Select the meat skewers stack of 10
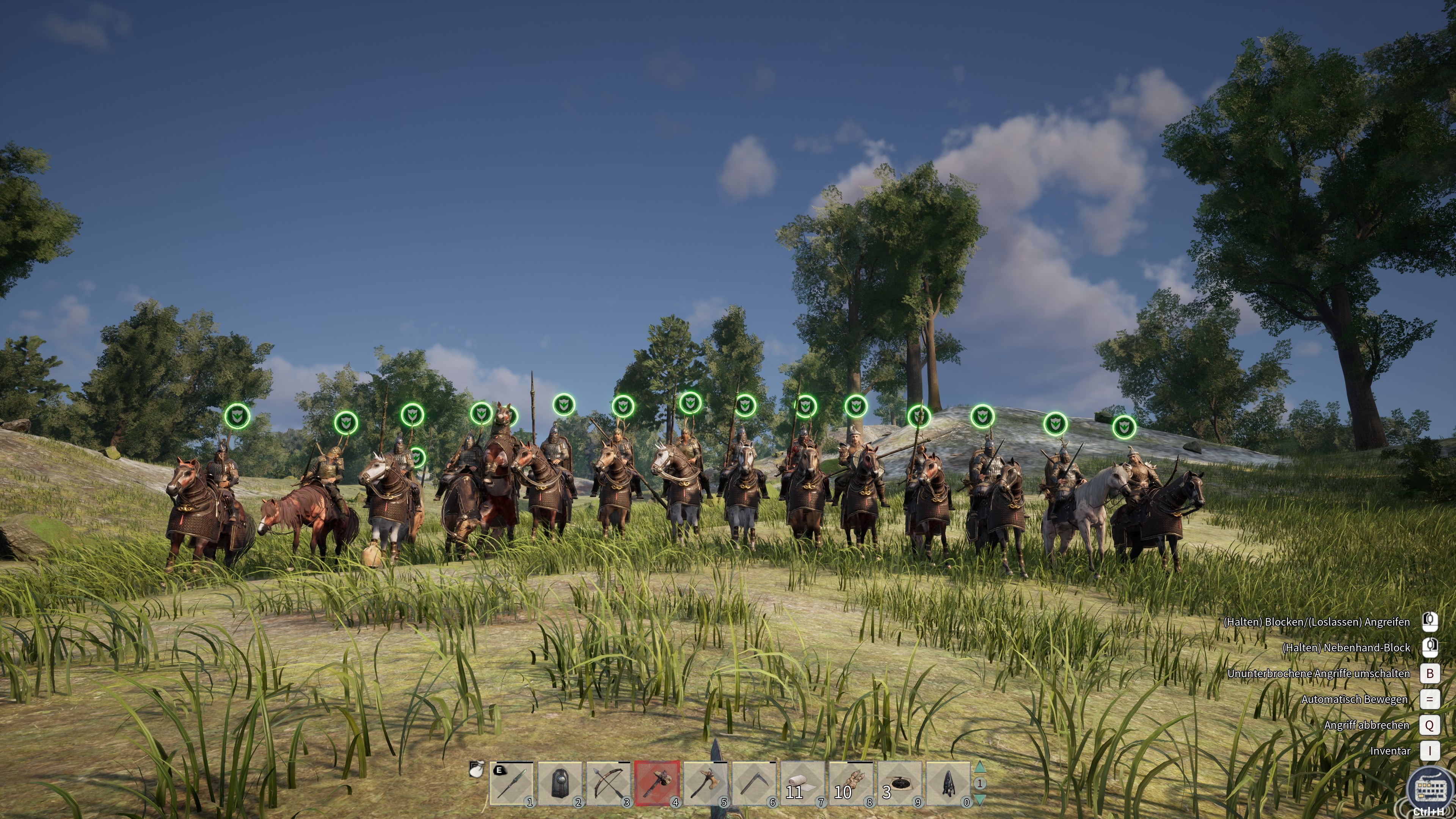This screenshot has height=819, width=1456. tap(851, 783)
